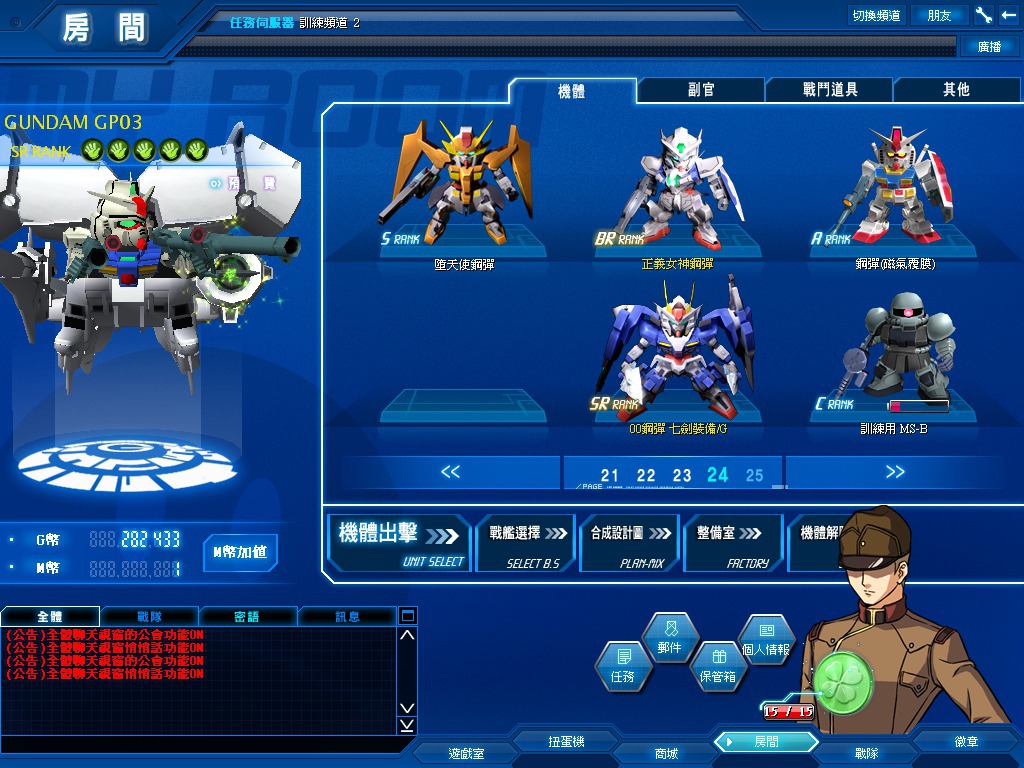Screen dimensions: 1024x768
Task: Choose the 訓練用 MS-B unit
Action: (895, 355)
